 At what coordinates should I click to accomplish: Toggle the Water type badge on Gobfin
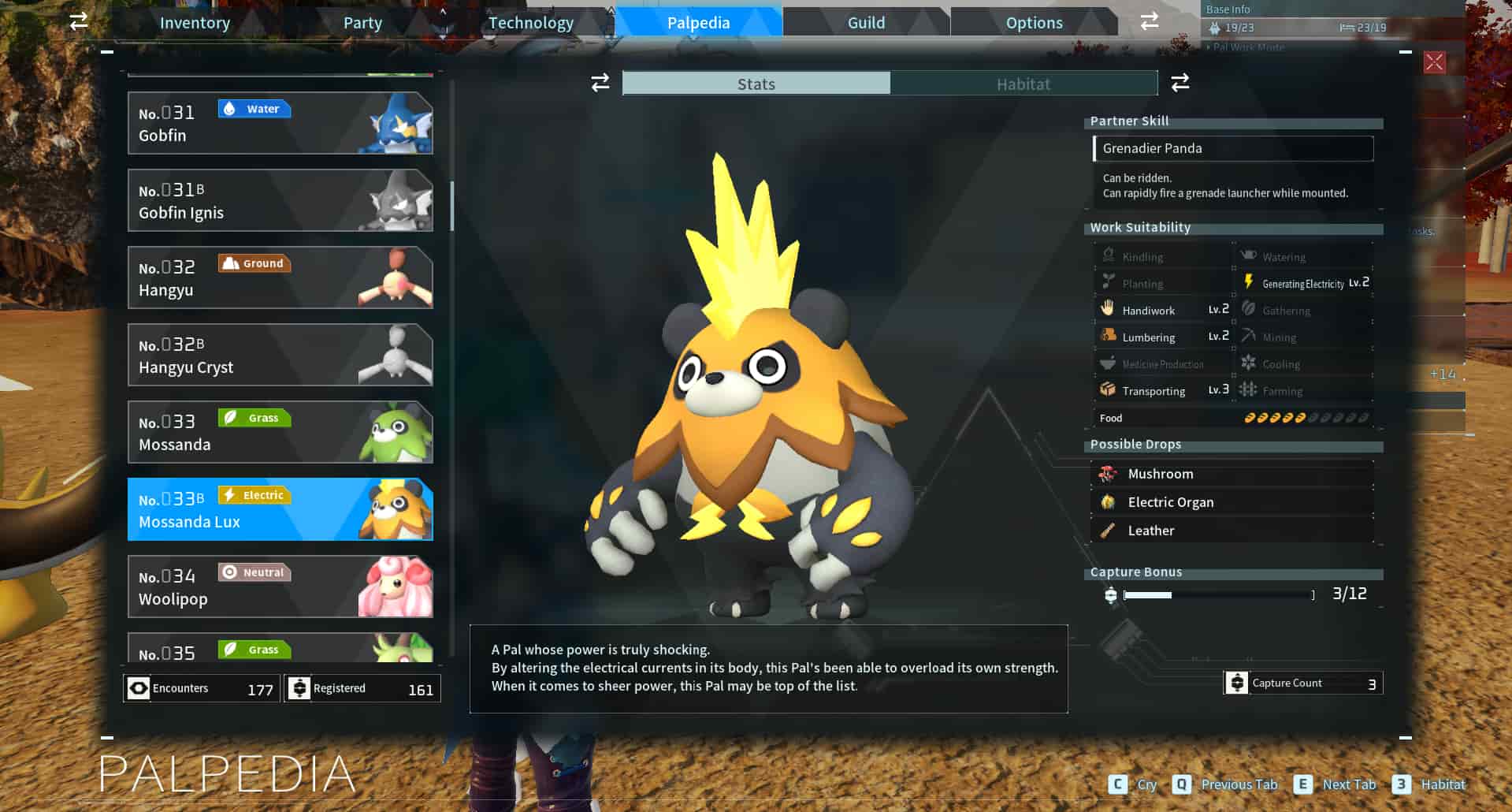point(254,109)
